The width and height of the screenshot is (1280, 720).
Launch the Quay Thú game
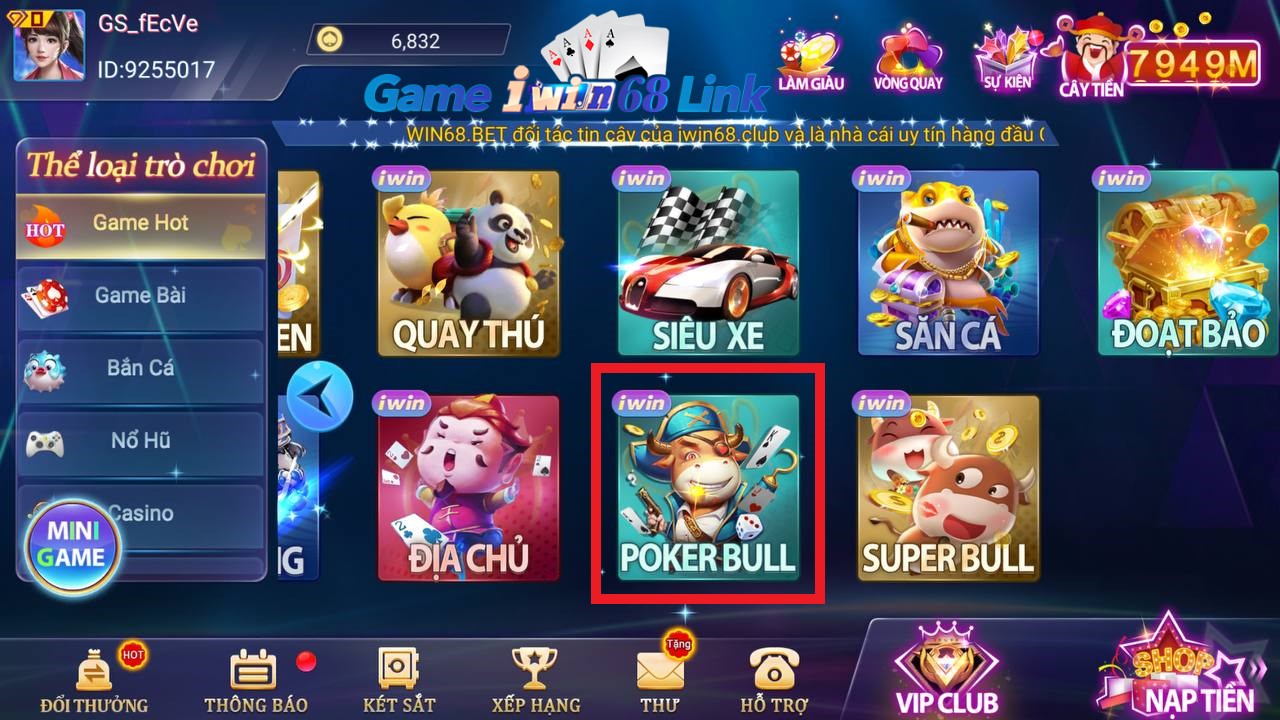point(468,264)
